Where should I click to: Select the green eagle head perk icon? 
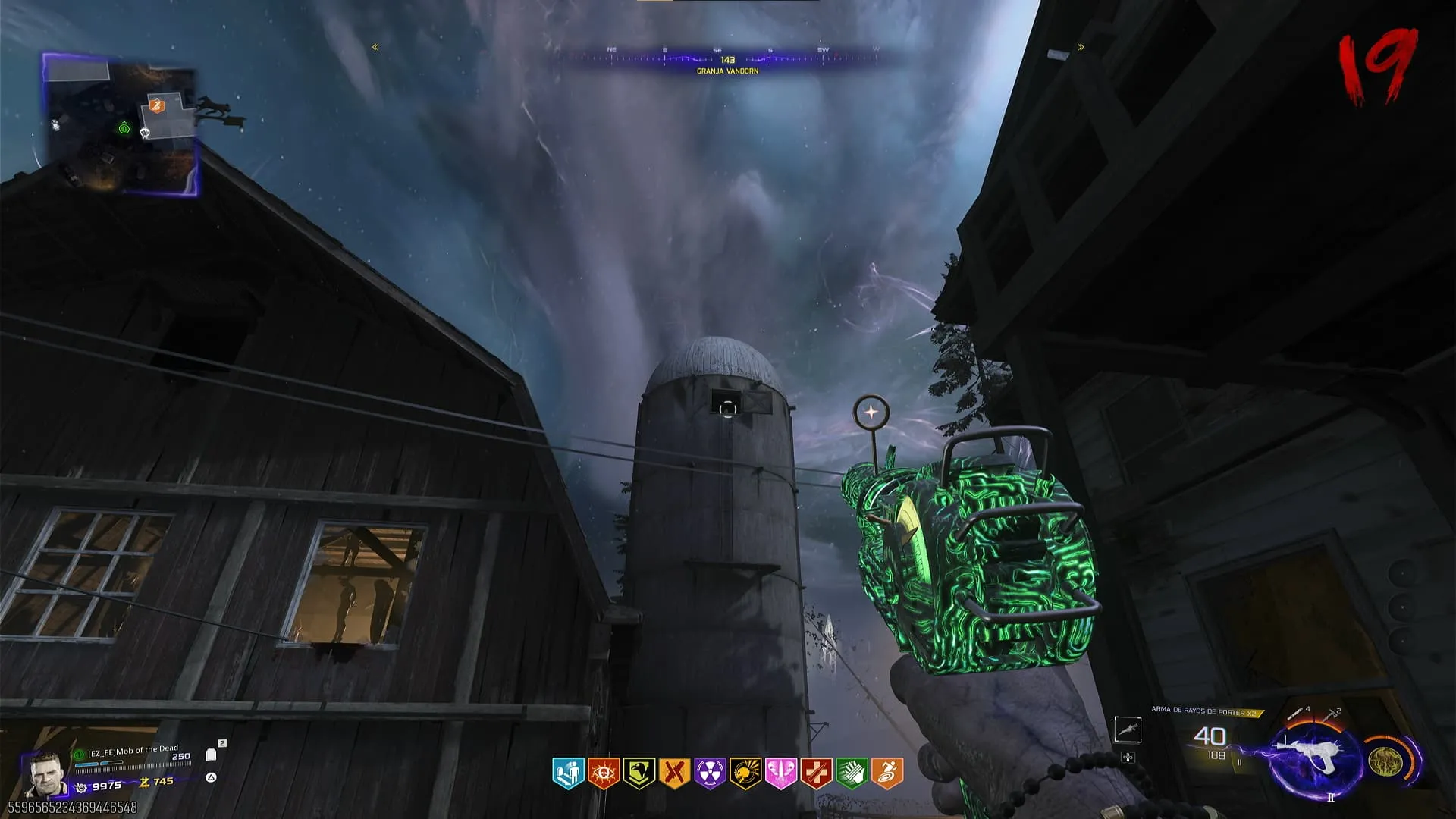pos(639,773)
